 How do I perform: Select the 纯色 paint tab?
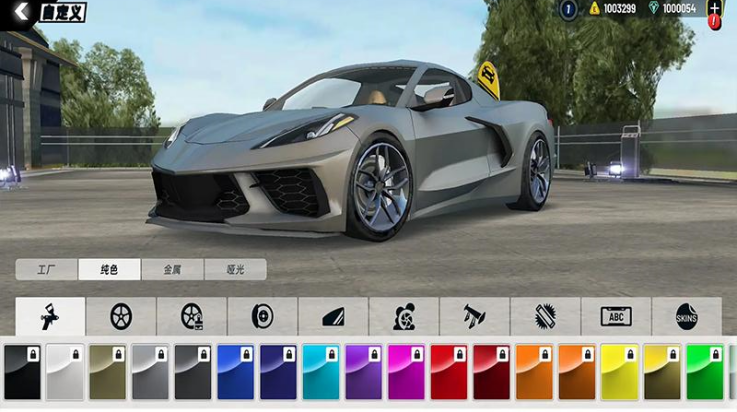(x=108, y=269)
